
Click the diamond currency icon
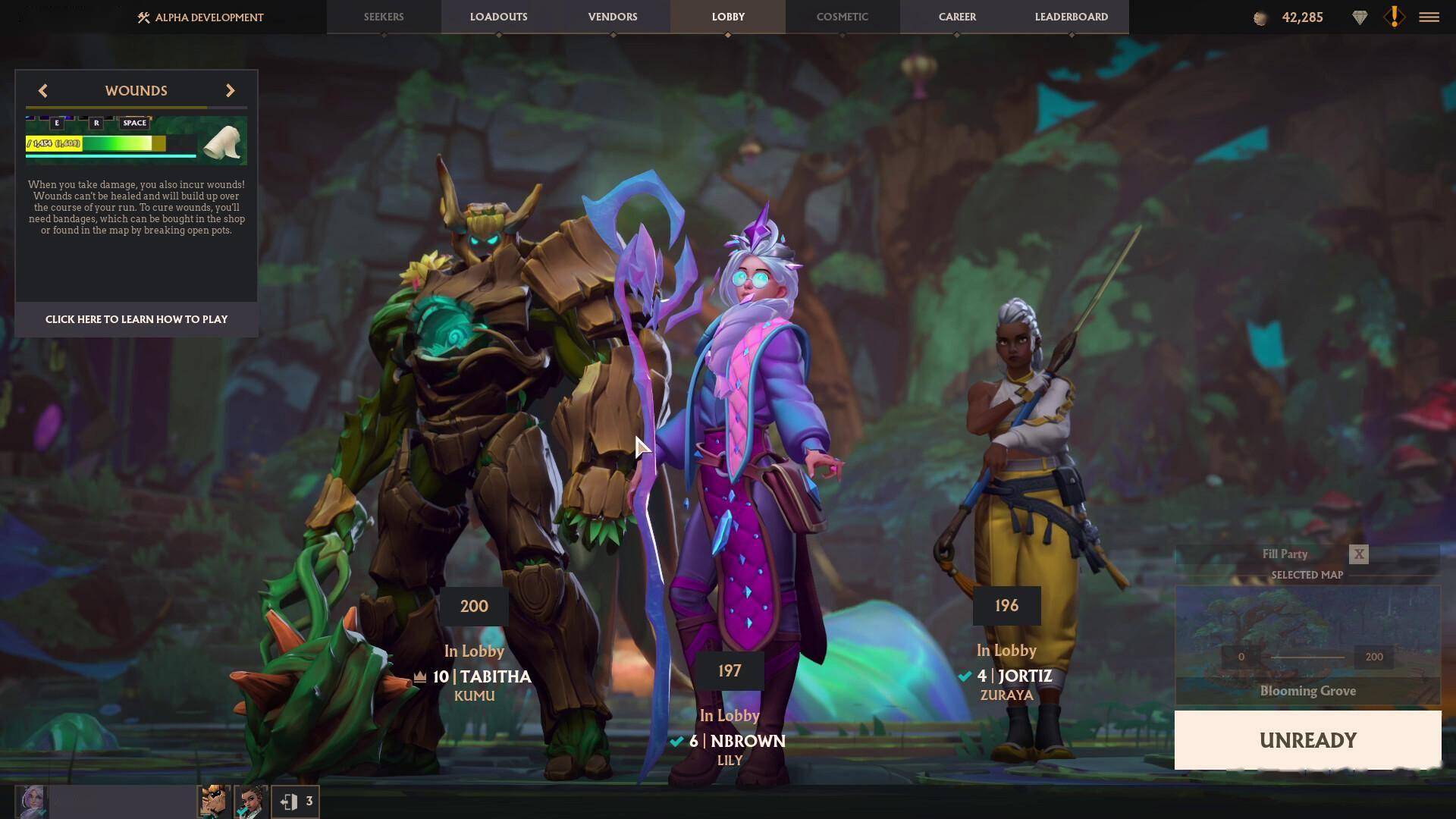pos(1360,17)
